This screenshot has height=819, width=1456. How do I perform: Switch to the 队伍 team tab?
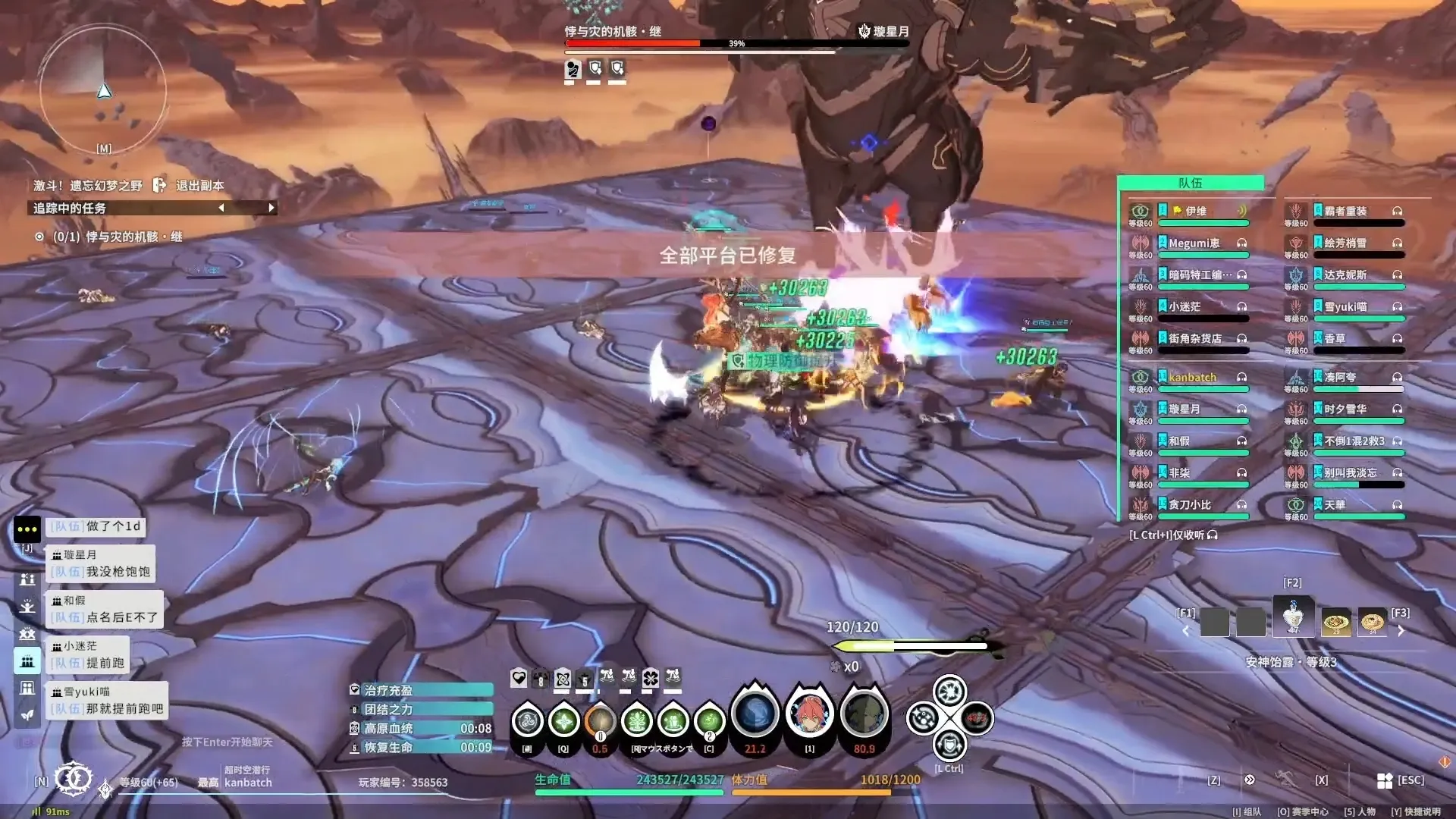[x=1190, y=183]
